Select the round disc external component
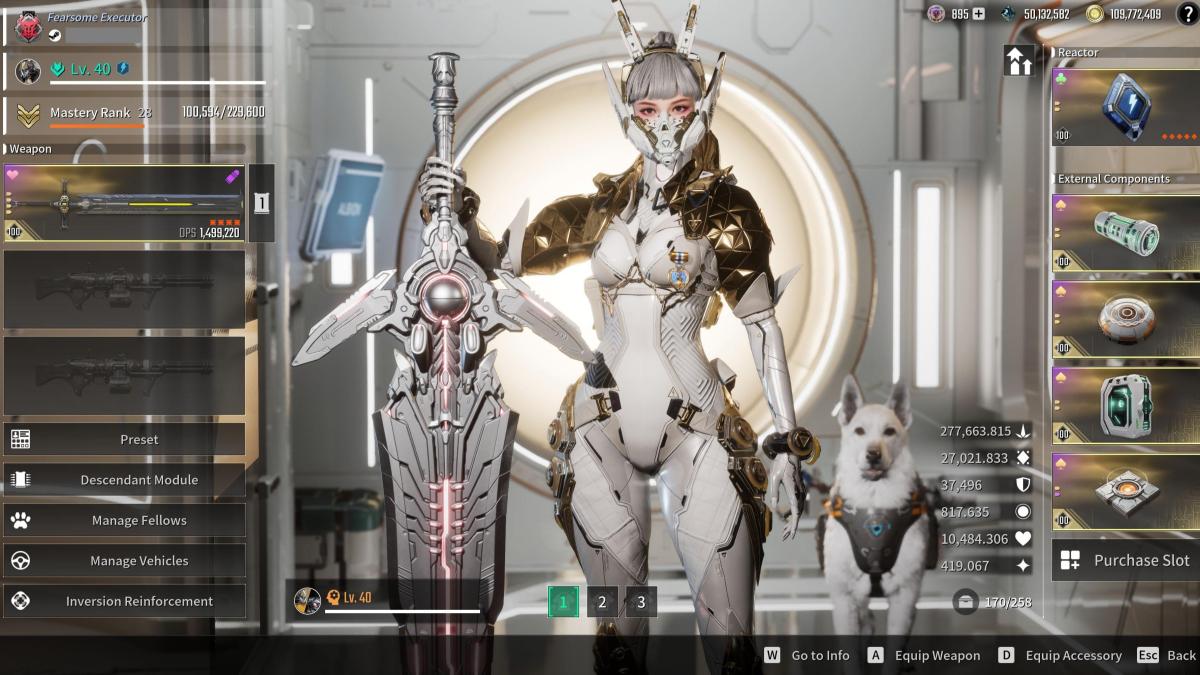The image size is (1200, 675). coord(1125,320)
